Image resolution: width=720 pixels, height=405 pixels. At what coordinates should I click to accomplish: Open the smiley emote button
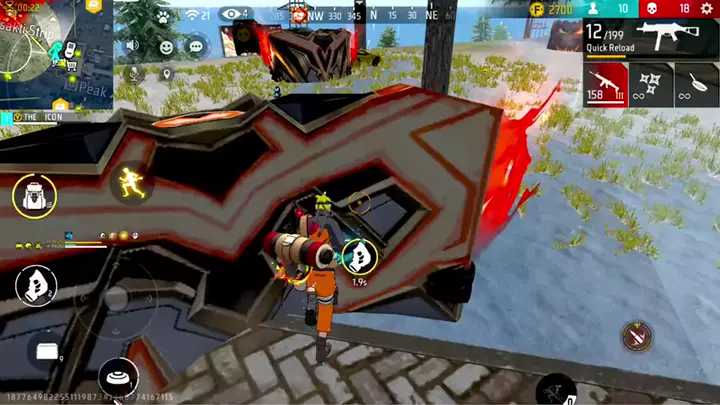[x=166, y=46]
